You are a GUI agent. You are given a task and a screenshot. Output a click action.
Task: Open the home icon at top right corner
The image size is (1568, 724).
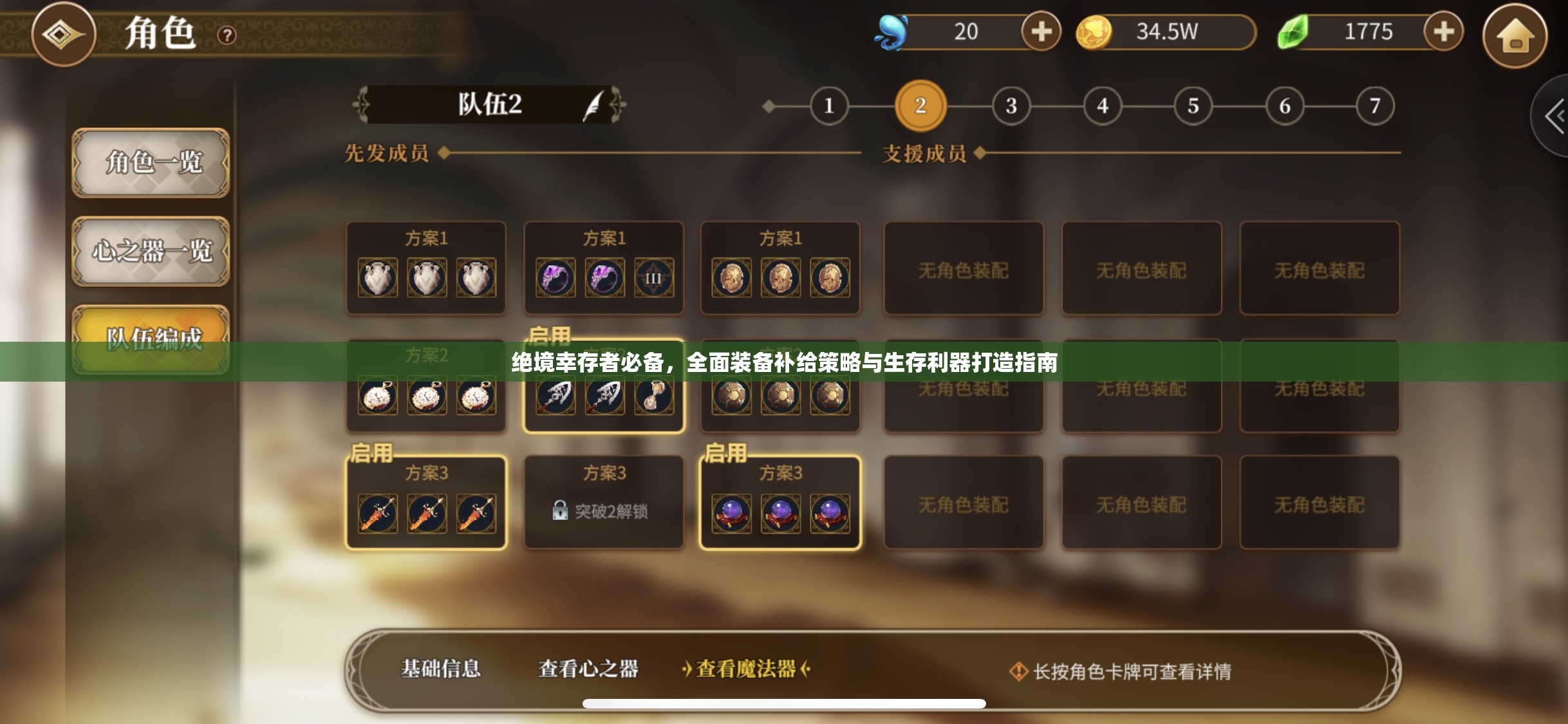tap(1516, 37)
